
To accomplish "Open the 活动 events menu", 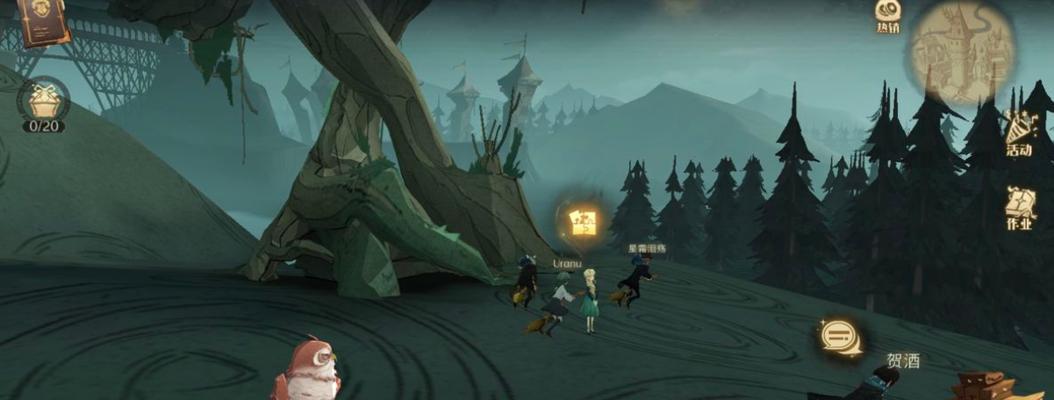I will 1020,135.
